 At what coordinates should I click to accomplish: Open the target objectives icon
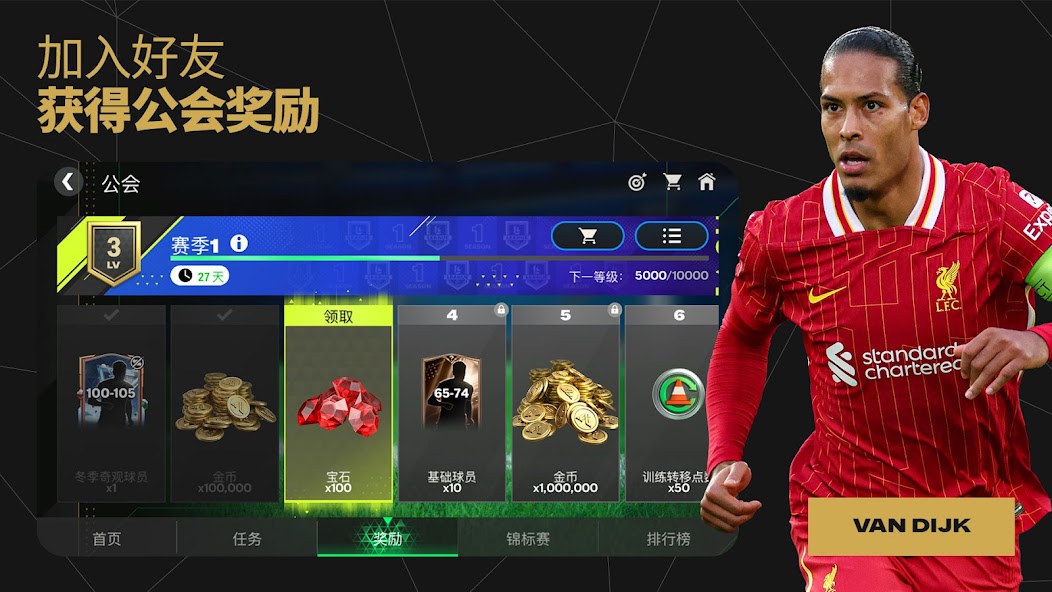pyautogui.click(x=637, y=182)
